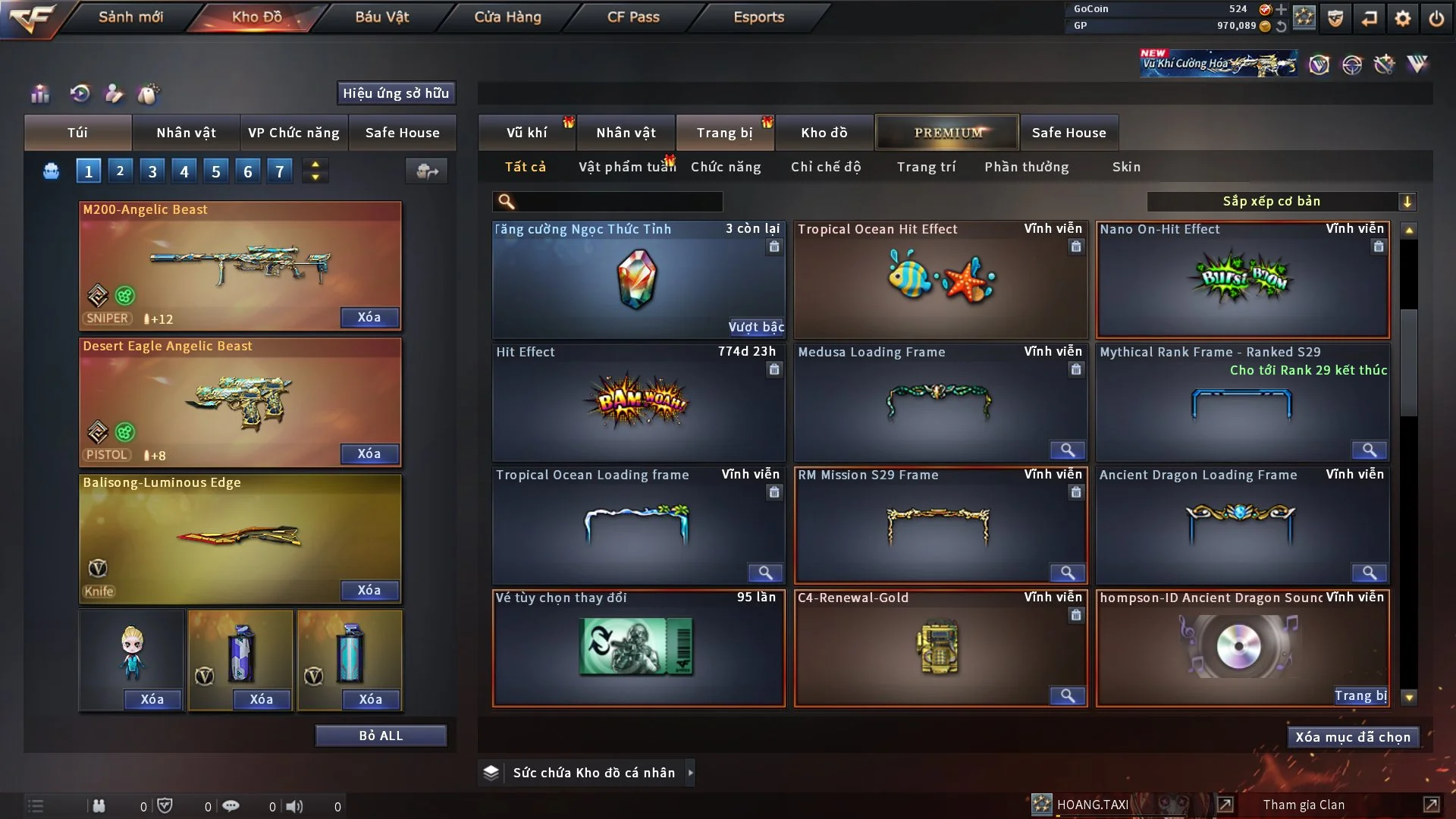Open the Cửa Hàng shop menu
Screen dimensions: 1456x819
(x=507, y=17)
